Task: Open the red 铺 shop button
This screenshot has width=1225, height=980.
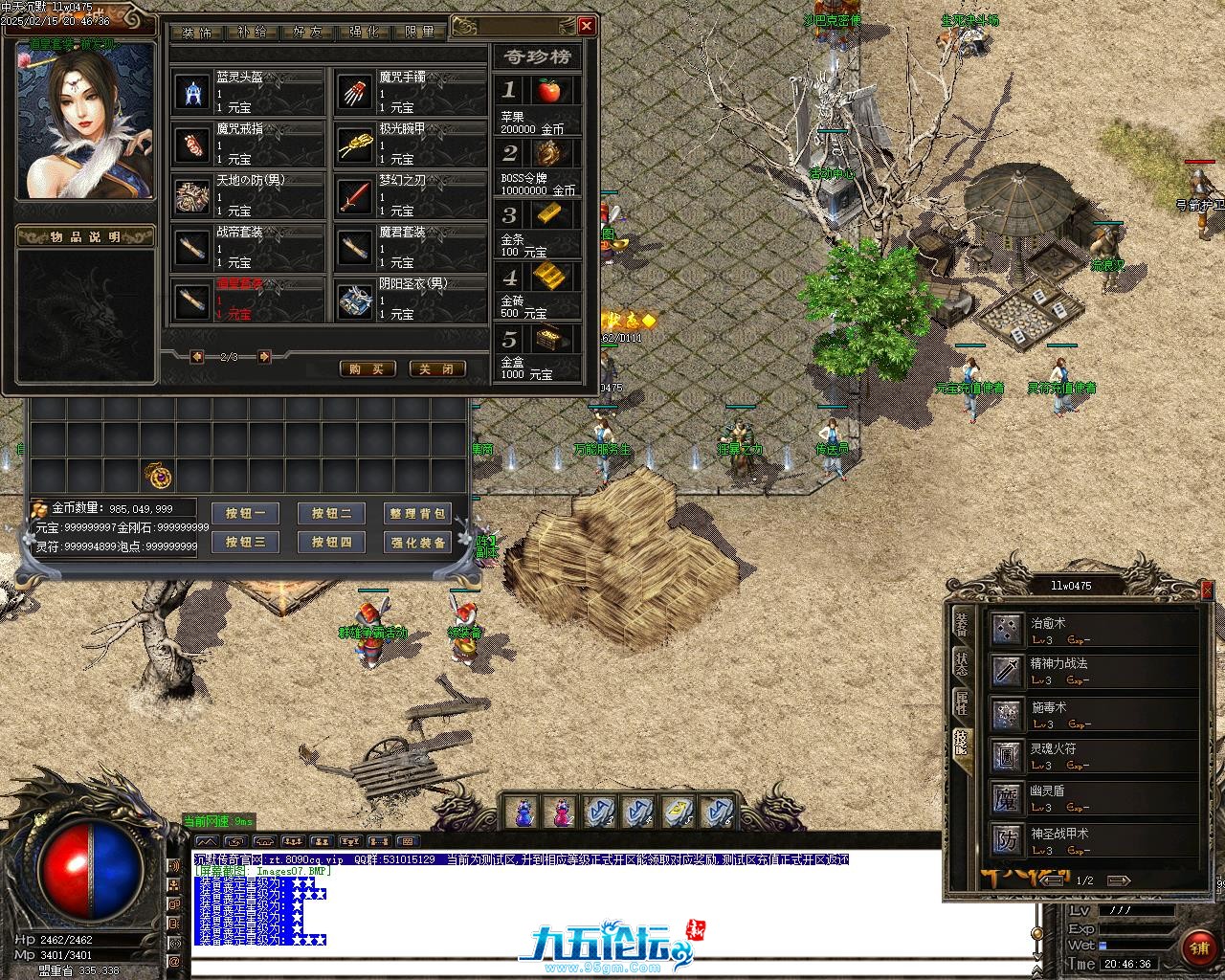Action: click(1199, 947)
